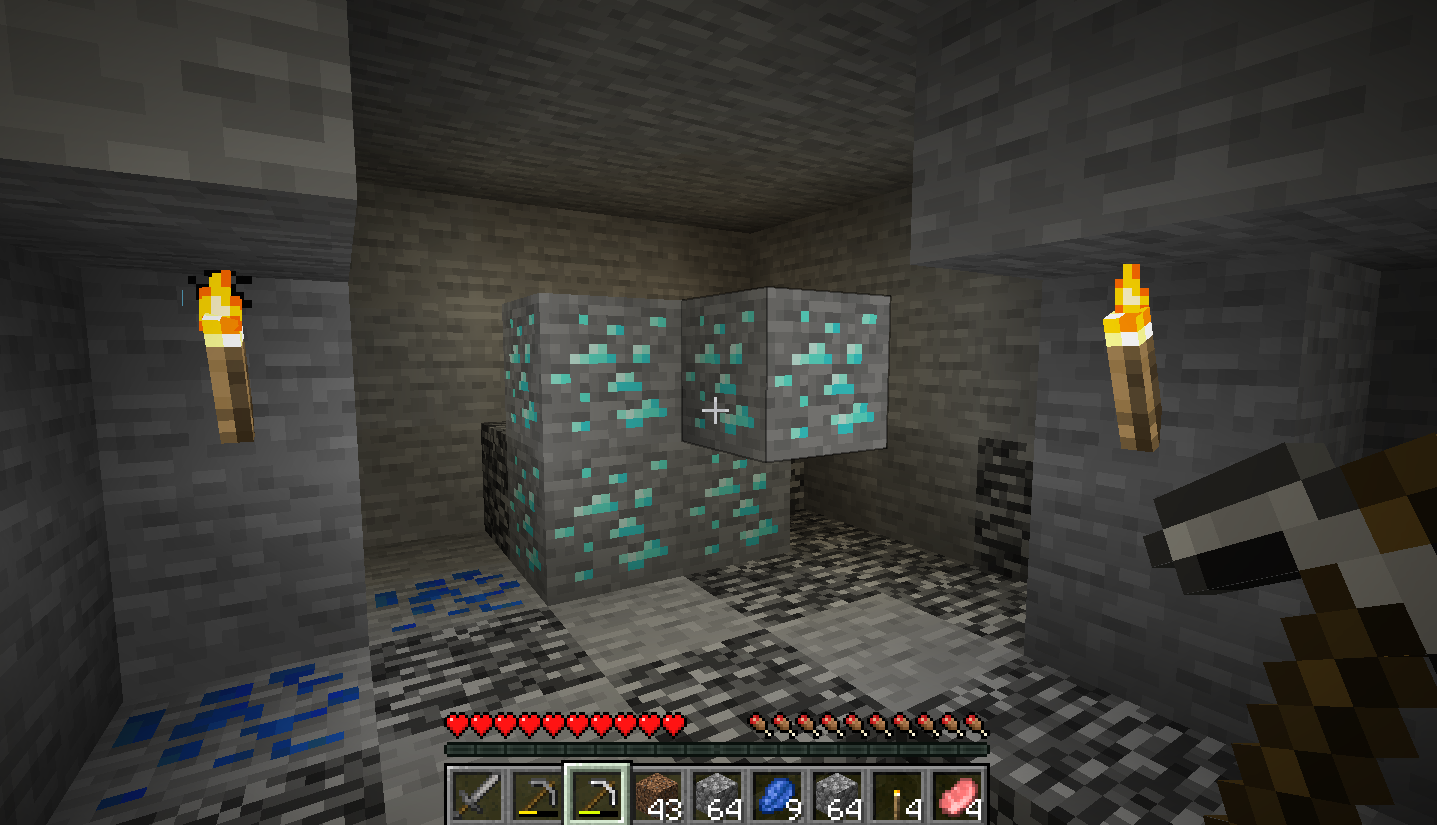
Task: Select the stone sword hotbar slot
Action: [476, 797]
